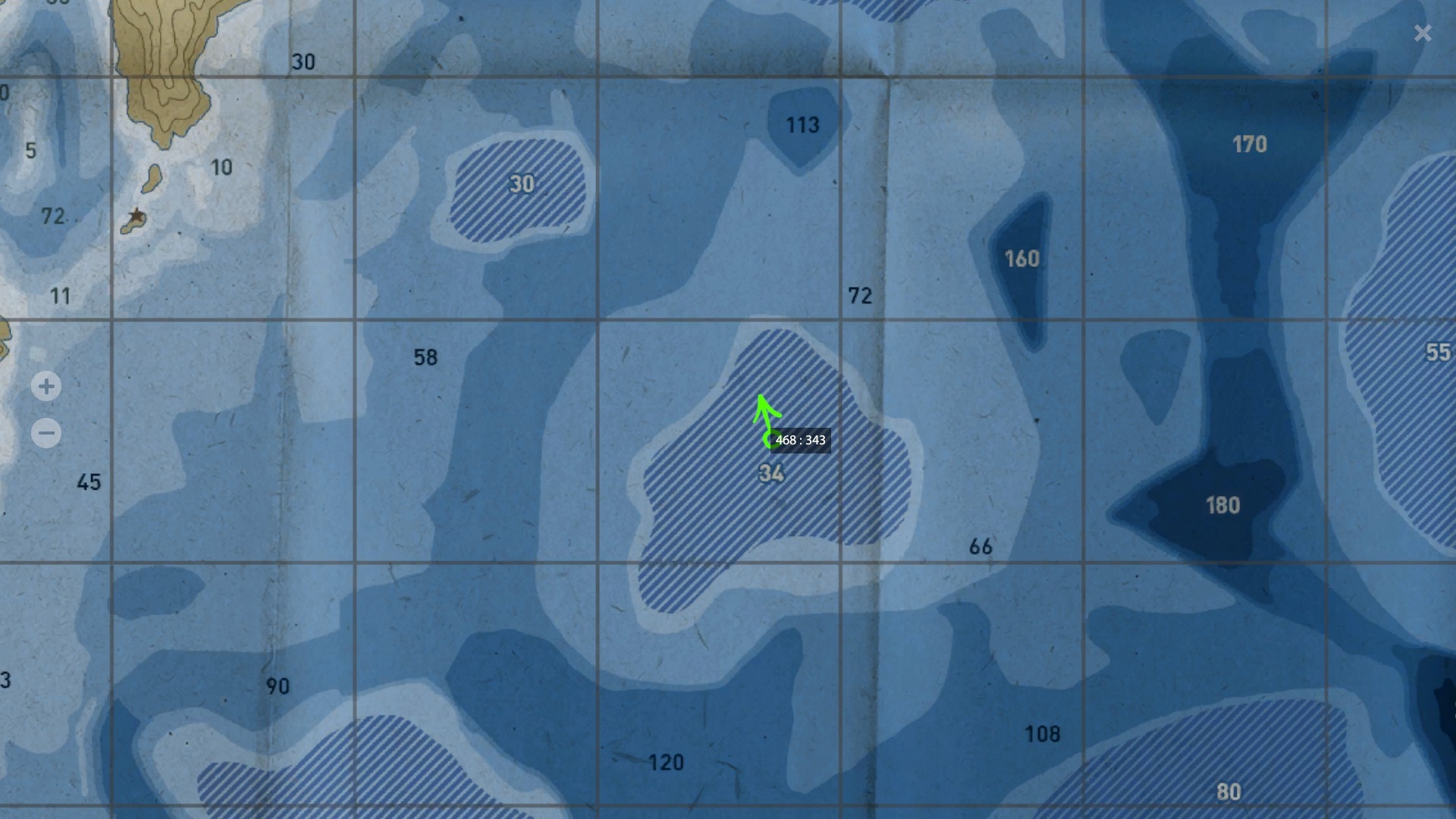This screenshot has width=1456, height=819.
Task: Click the depth label 58
Action: coord(426,356)
